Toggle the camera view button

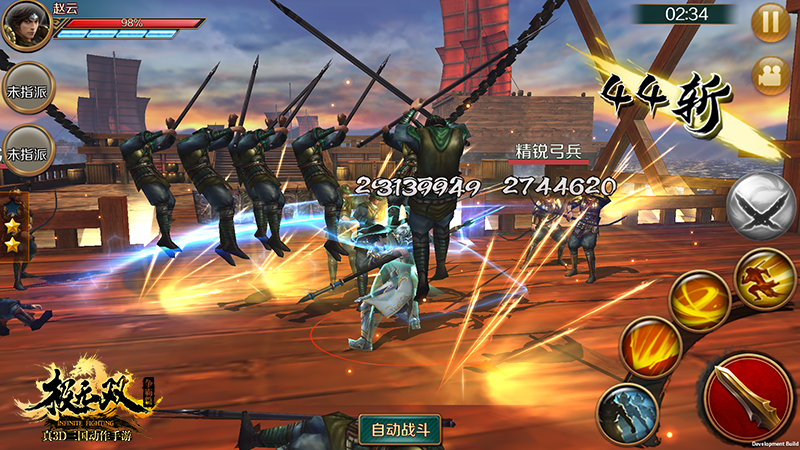[x=770, y=75]
